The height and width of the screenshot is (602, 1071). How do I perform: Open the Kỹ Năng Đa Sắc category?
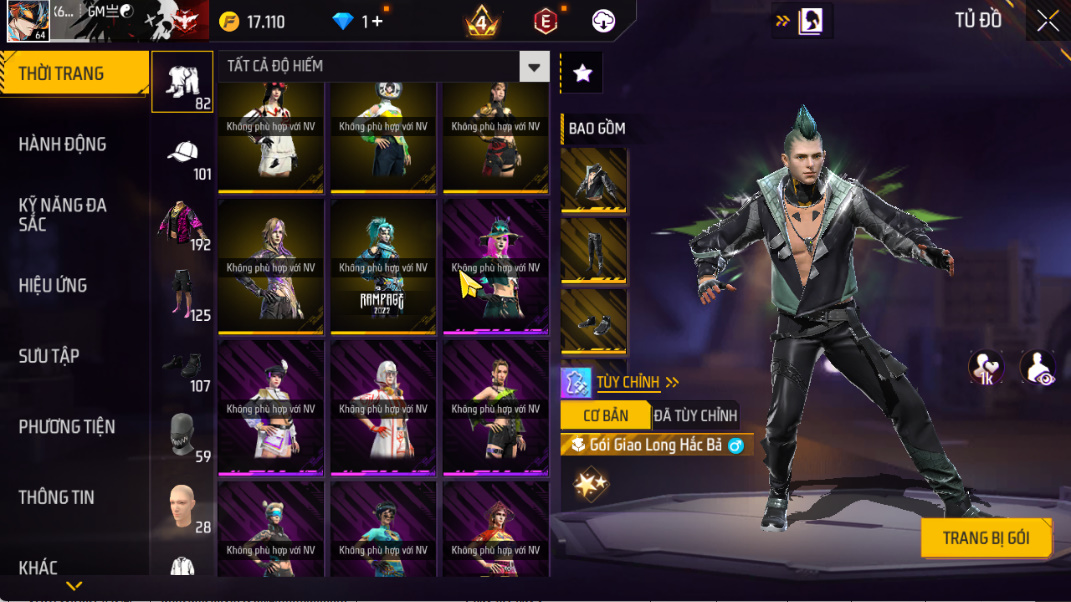tap(62, 214)
